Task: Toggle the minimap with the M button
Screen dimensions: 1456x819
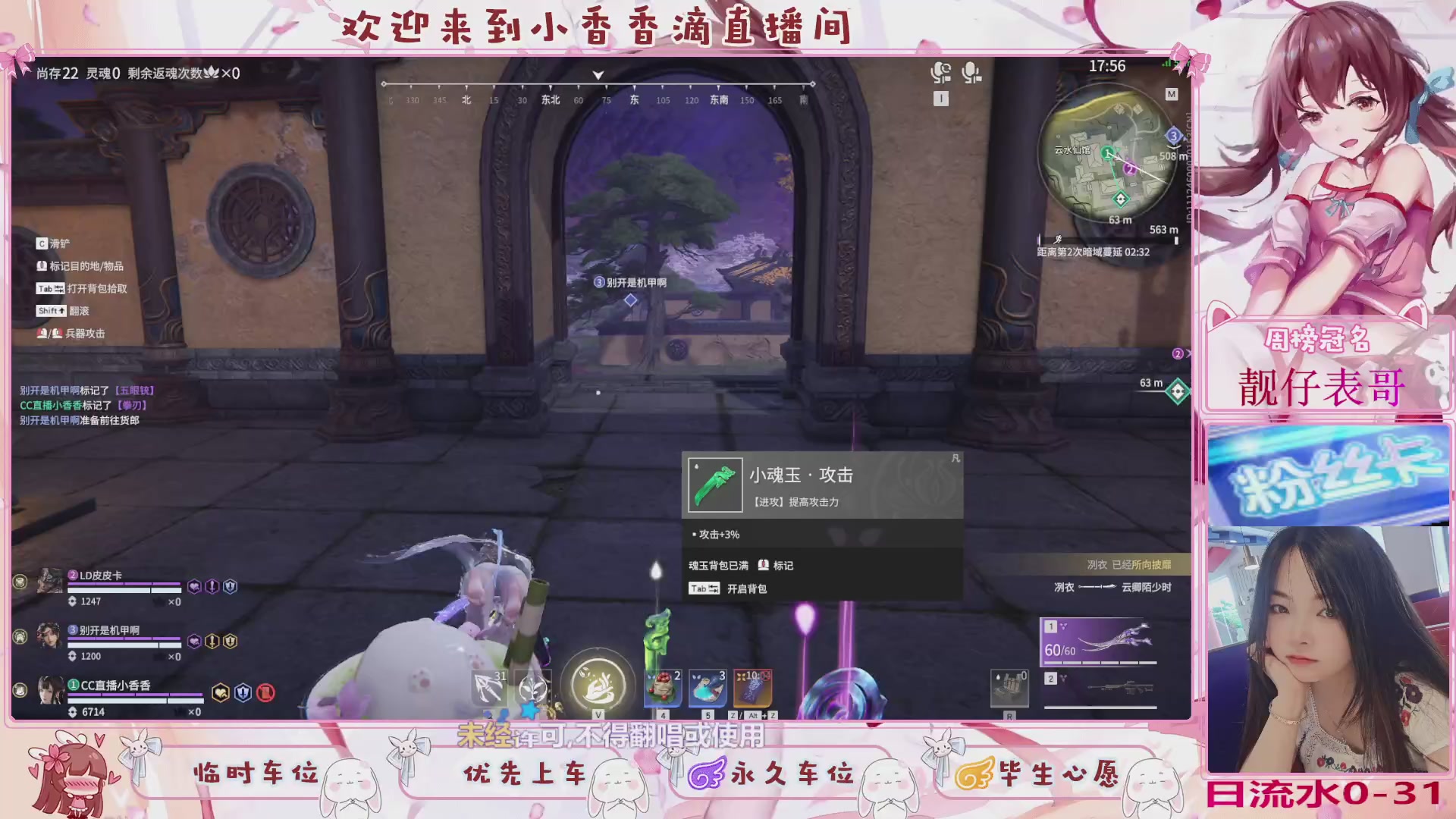Action: [1170, 94]
